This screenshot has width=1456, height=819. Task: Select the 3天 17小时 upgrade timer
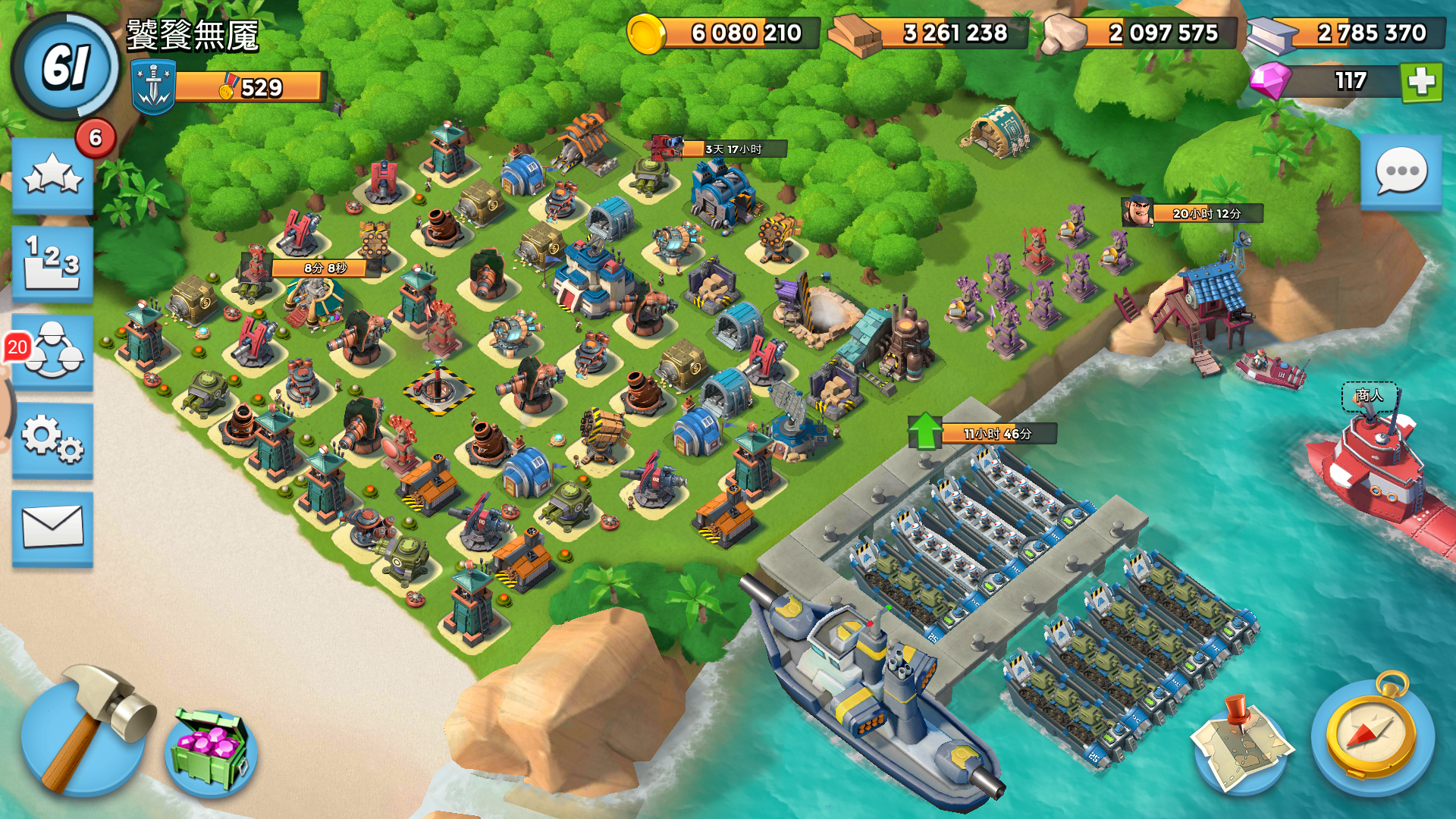(x=733, y=149)
